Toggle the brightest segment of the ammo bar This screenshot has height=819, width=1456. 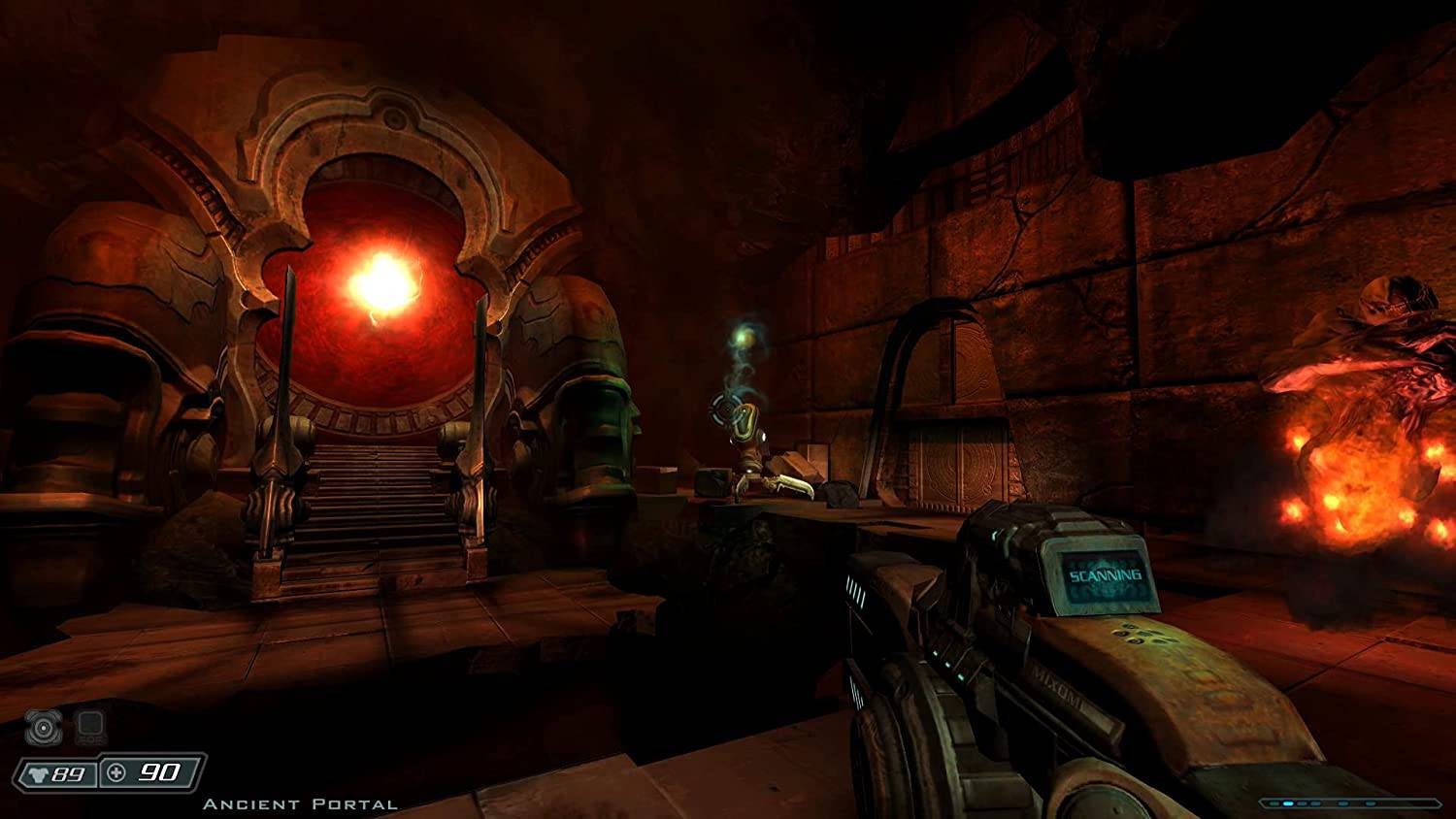(x=1288, y=803)
